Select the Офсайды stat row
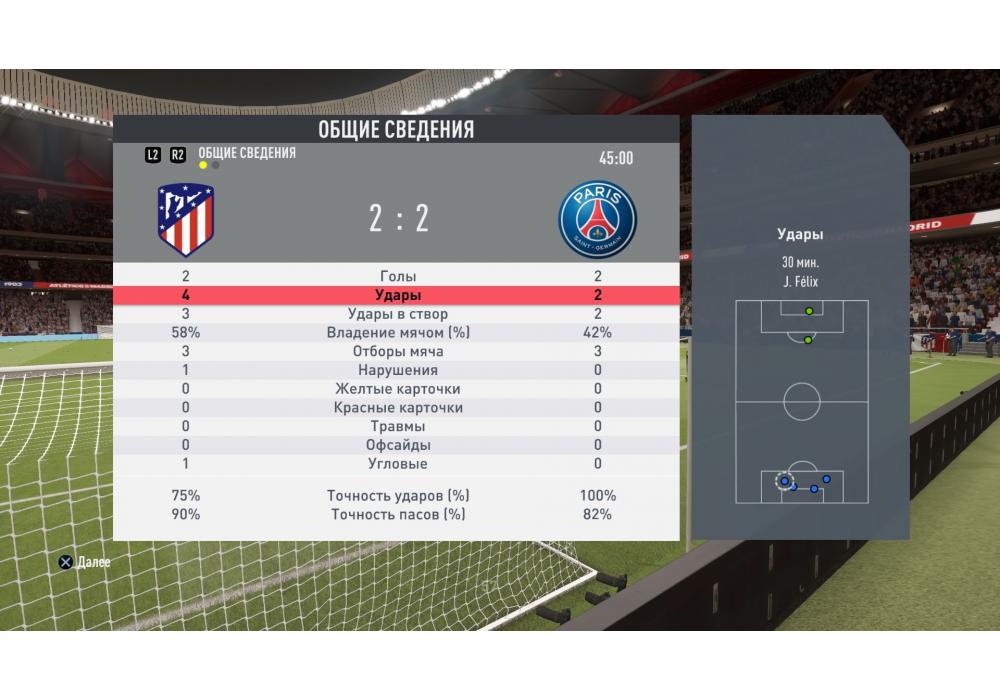1000x700 pixels. (x=397, y=445)
